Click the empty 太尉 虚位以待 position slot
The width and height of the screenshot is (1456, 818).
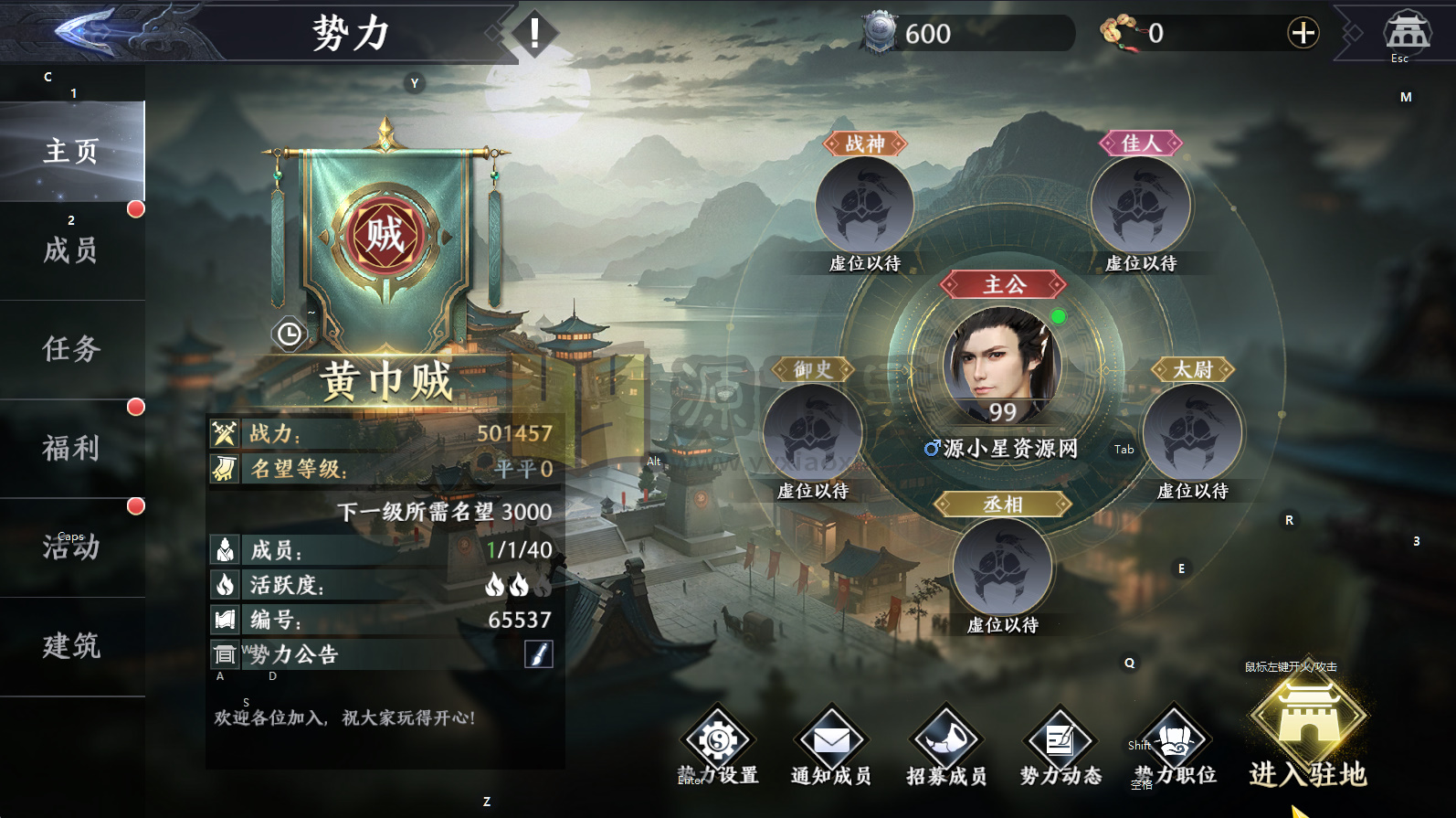click(x=1192, y=430)
